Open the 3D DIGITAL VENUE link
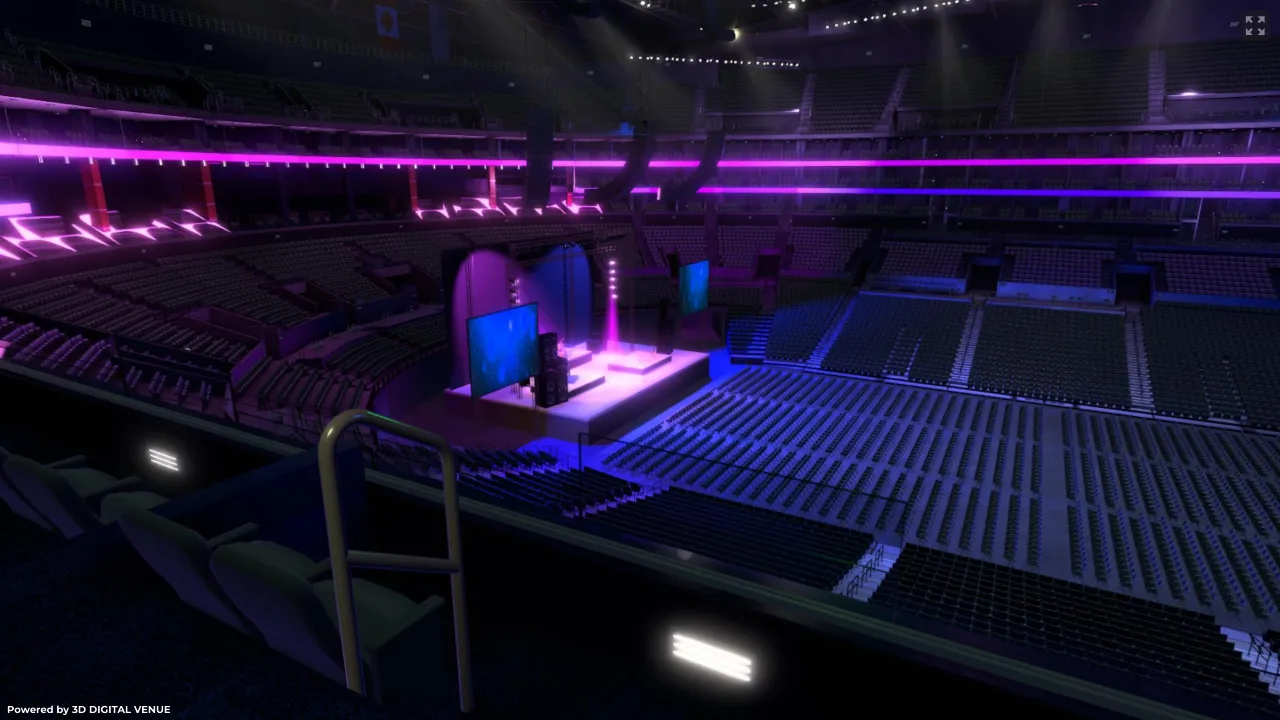Screen dimensions: 1280x720 point(119,709)
